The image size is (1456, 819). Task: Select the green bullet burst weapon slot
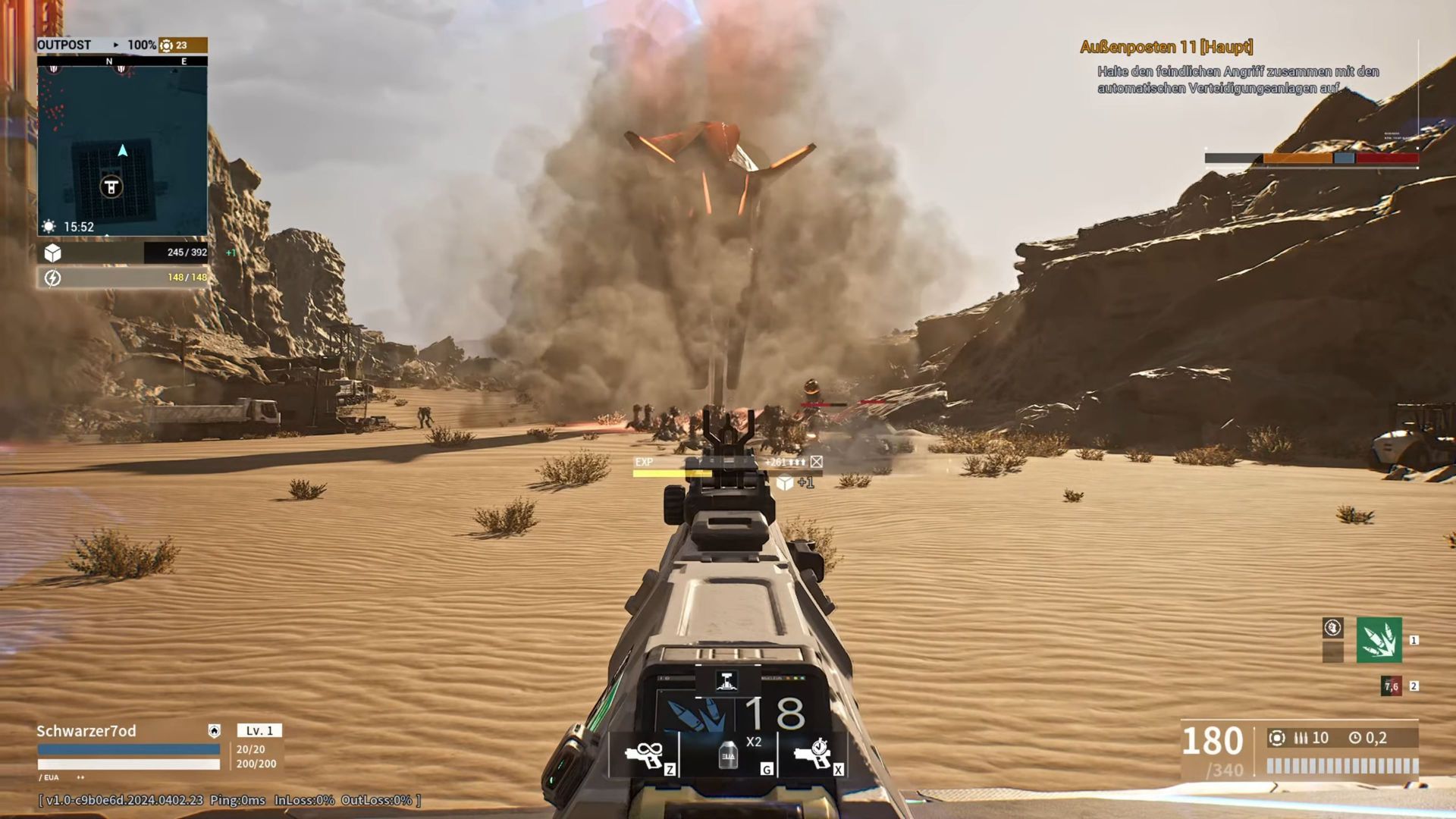click(1379, 640)
